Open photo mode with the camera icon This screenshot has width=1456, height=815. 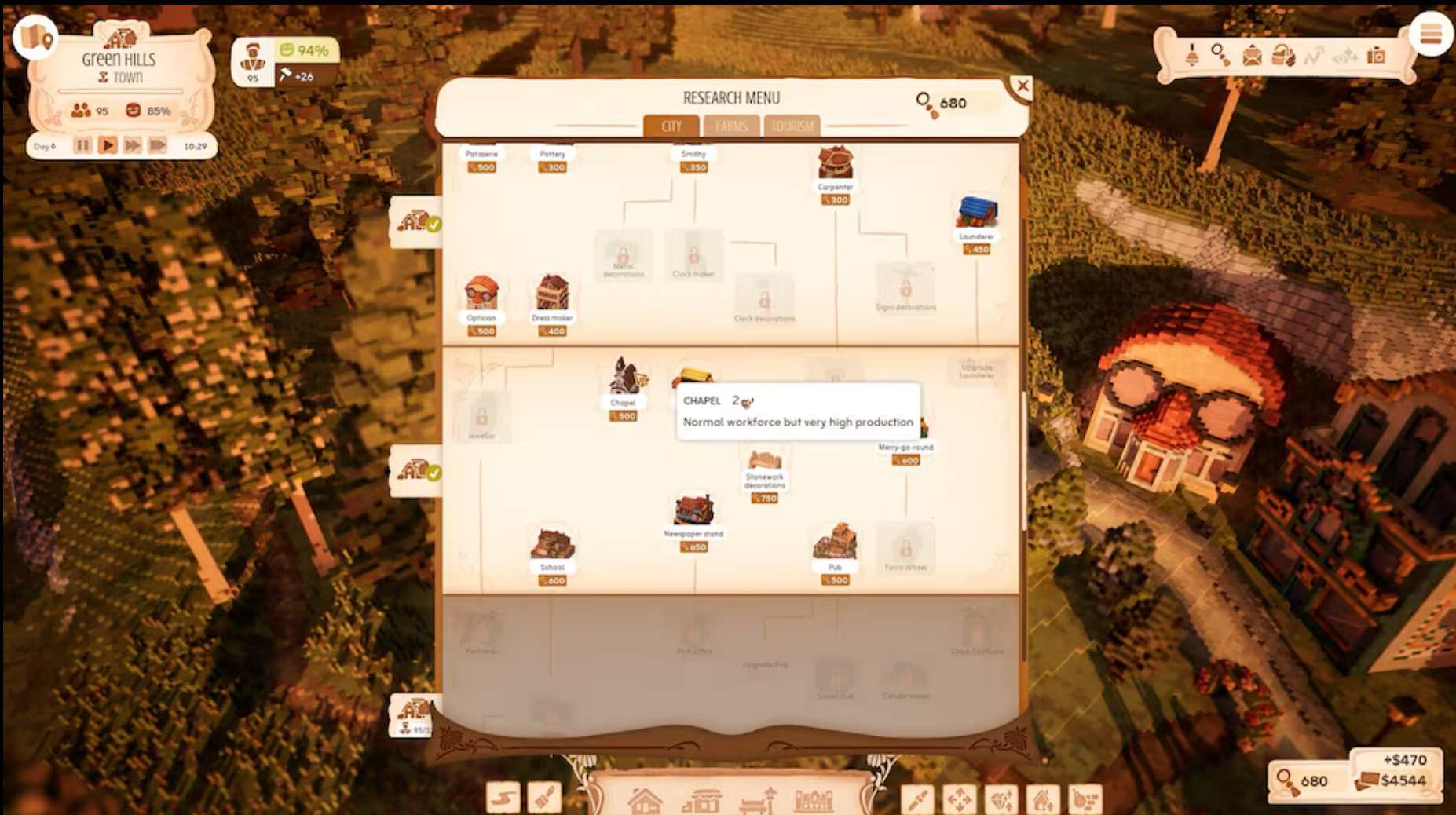tap(1376, 55)
